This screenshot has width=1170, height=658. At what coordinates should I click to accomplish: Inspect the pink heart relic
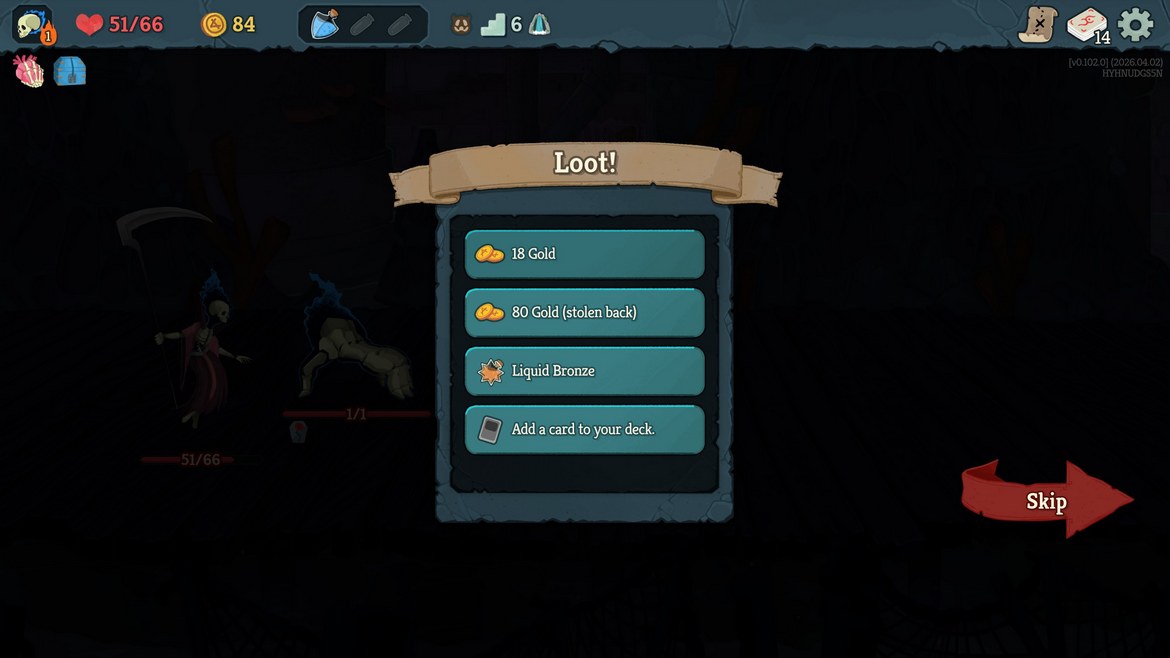29,71
